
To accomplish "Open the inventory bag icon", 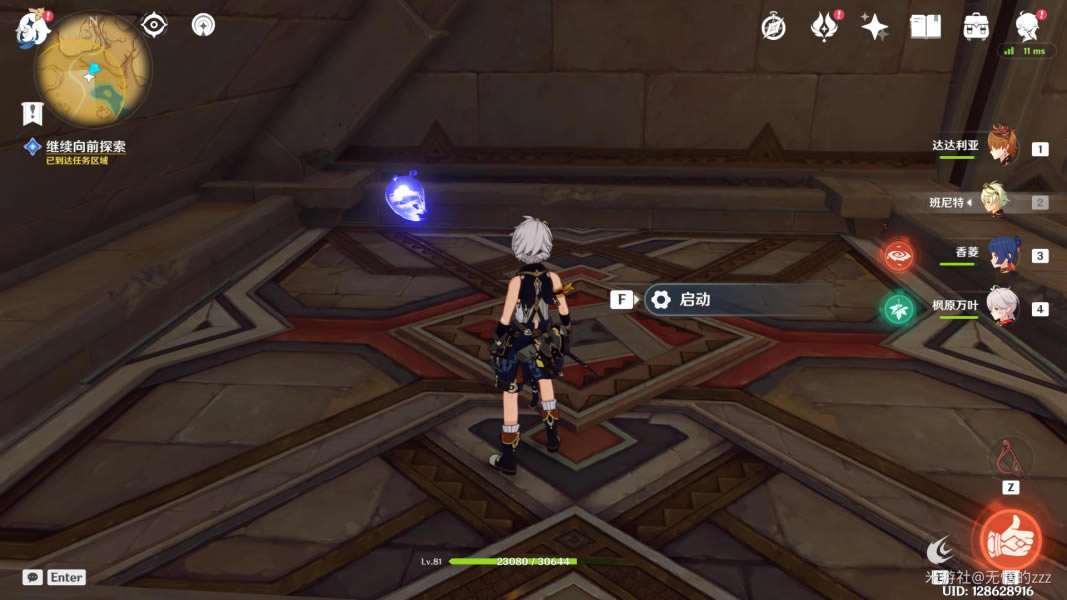I will click(976, 27).
